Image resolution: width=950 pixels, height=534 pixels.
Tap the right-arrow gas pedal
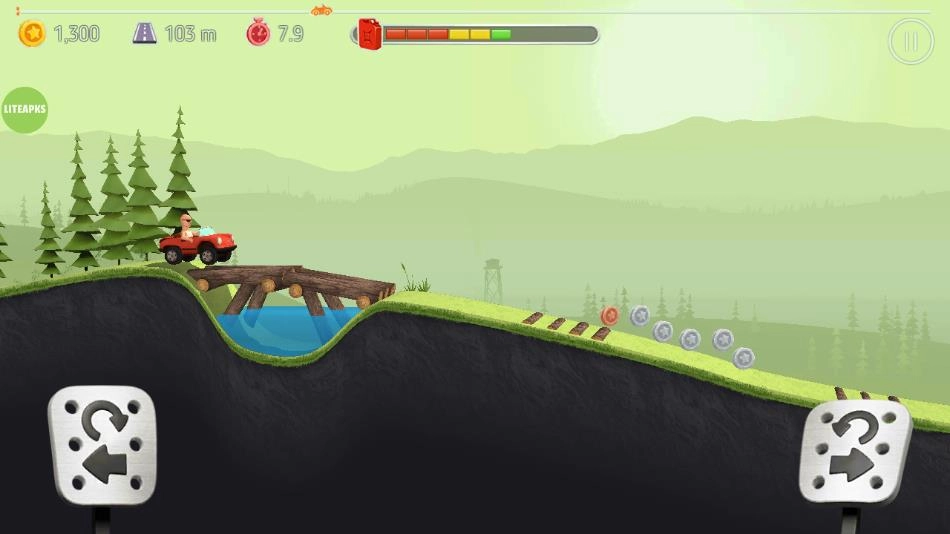point(856,450)
